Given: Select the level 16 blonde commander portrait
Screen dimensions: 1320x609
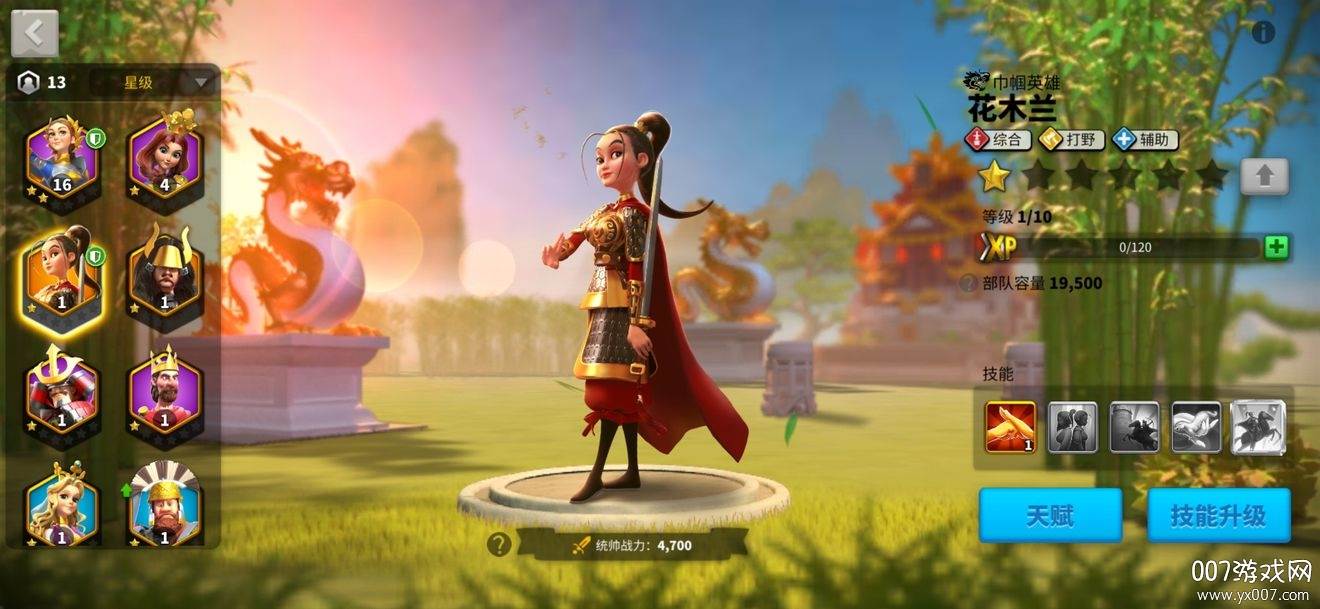Looking at the screenshot, I should coord(62,159).
